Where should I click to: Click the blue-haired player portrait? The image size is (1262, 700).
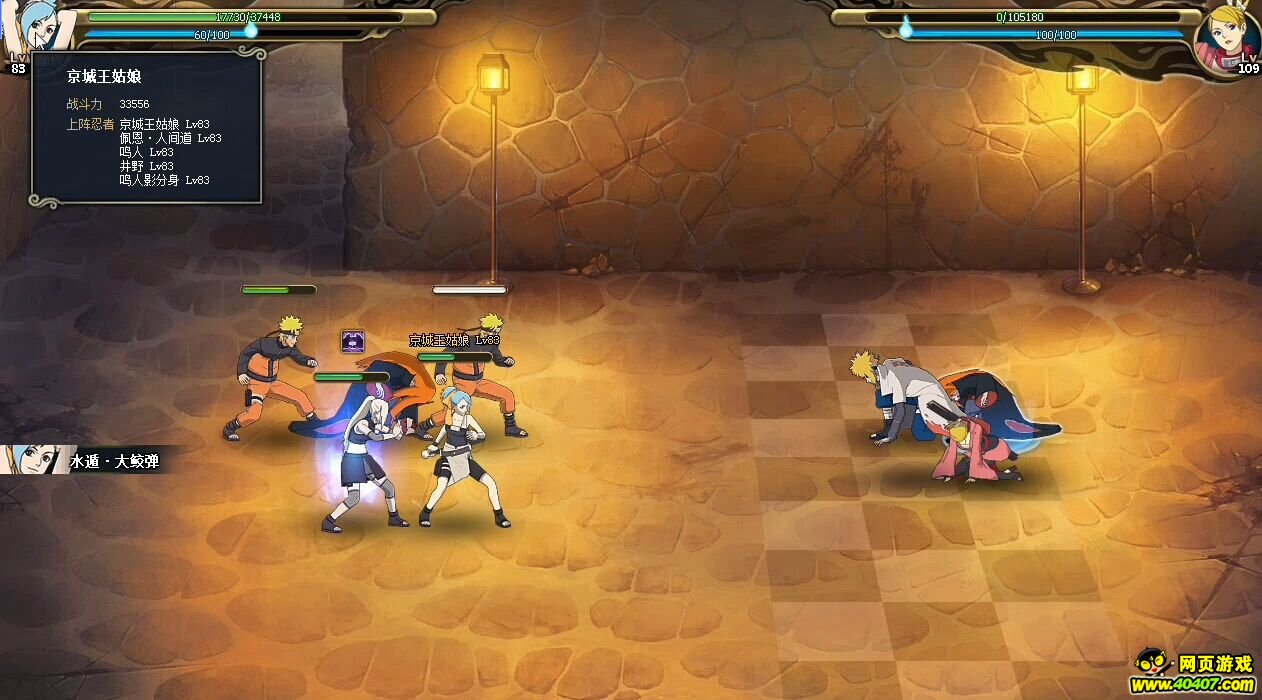tap(38, 28)
